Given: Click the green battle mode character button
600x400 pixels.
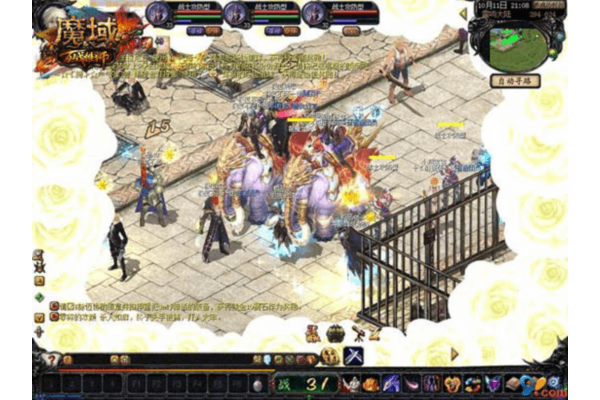Looking at the screenshot, I should click(x=283, y=384).
